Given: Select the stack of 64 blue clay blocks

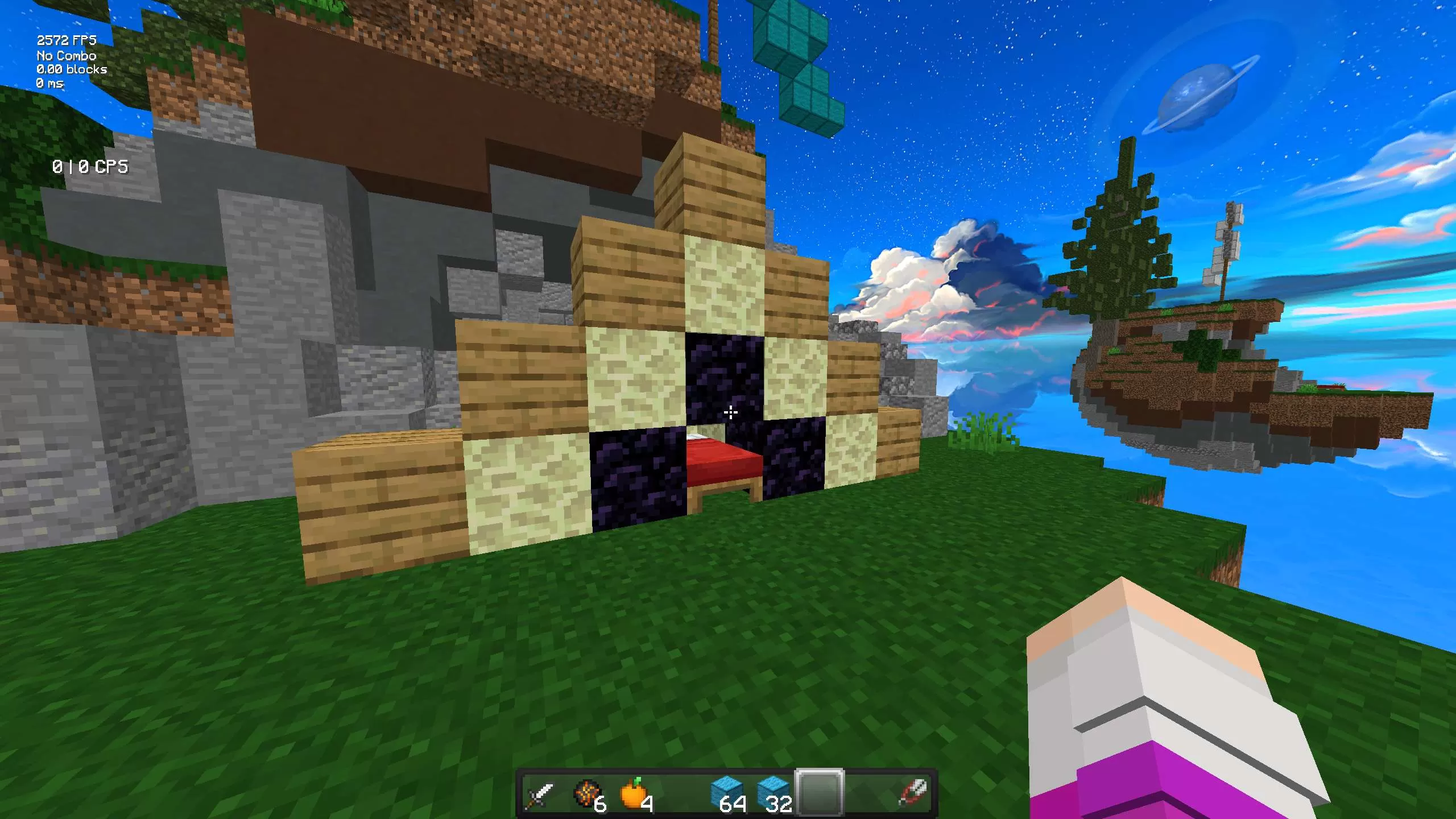Looking at the screenshot, I should 726,791.
